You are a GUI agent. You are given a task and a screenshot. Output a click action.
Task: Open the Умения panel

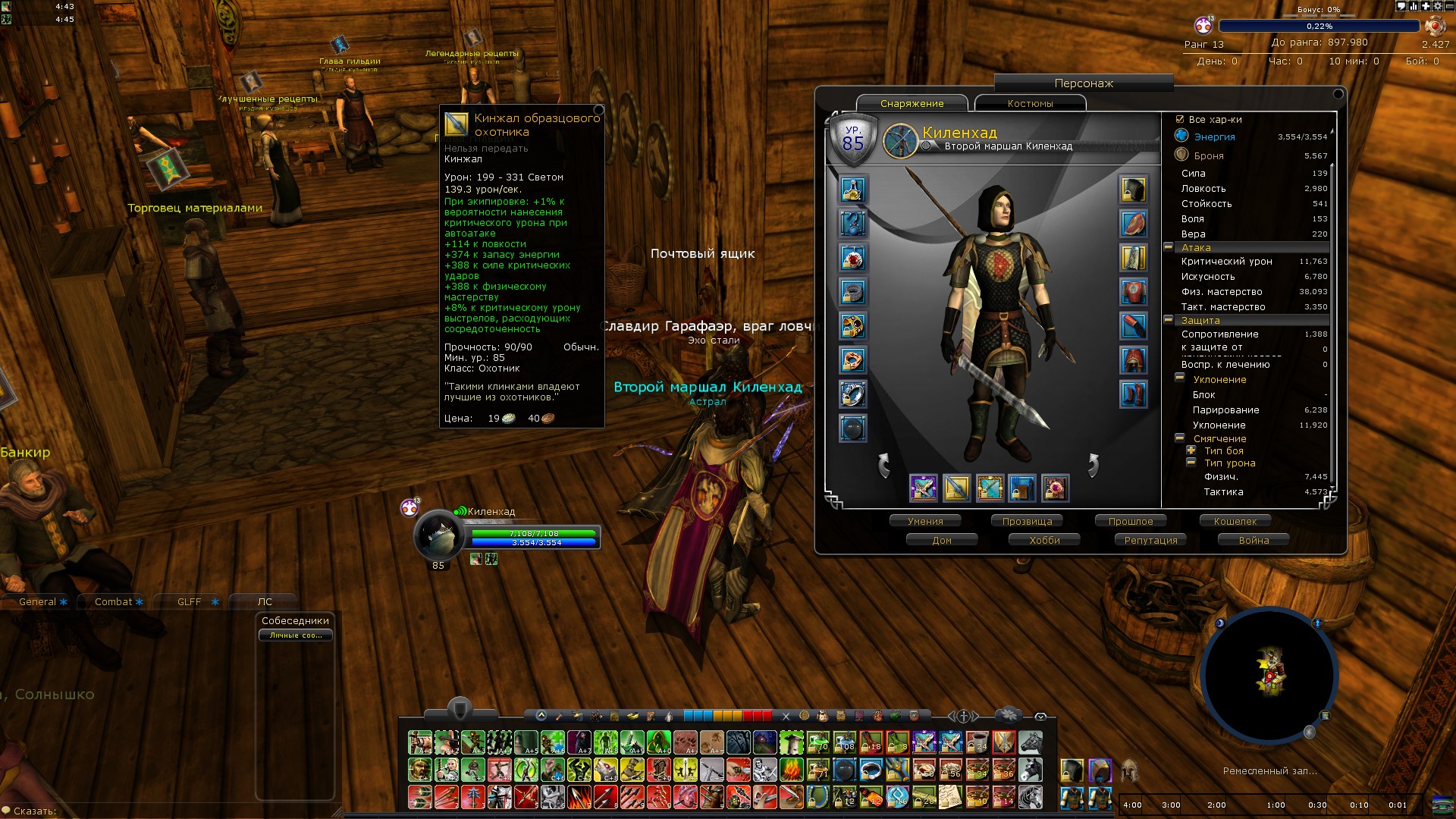pos(925,521)
